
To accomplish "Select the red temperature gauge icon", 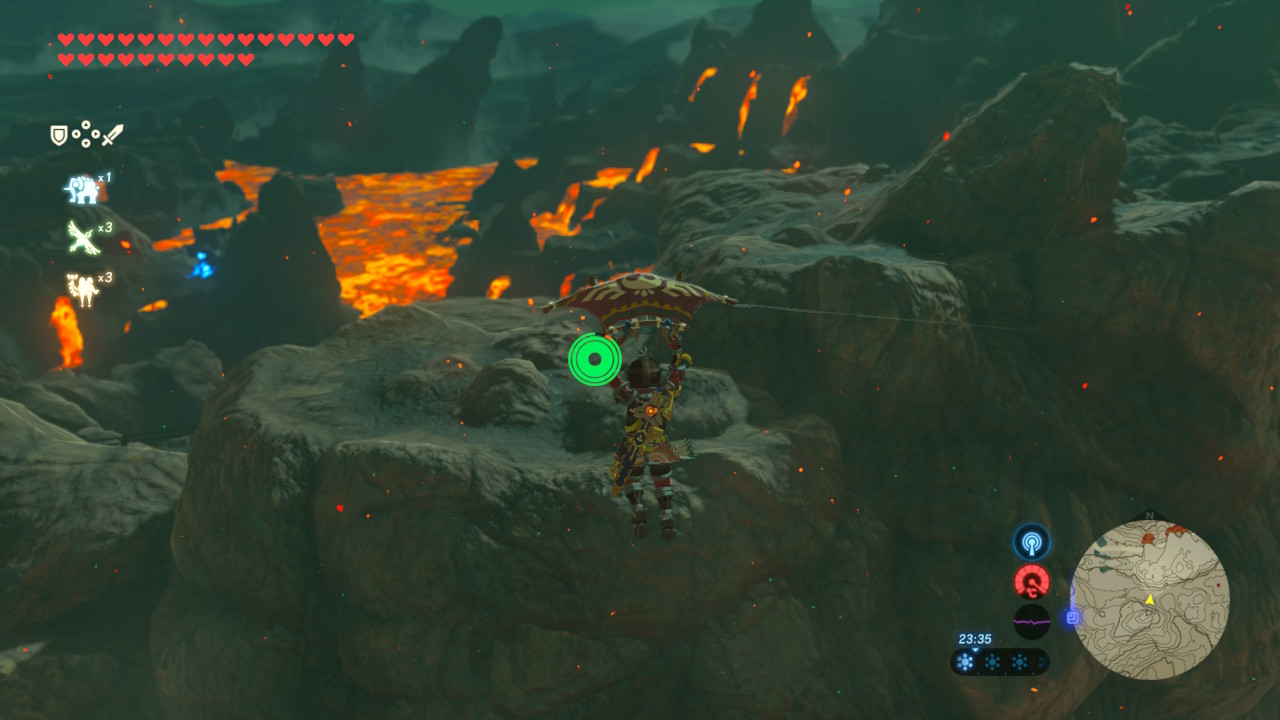I will click(1031, 581).
